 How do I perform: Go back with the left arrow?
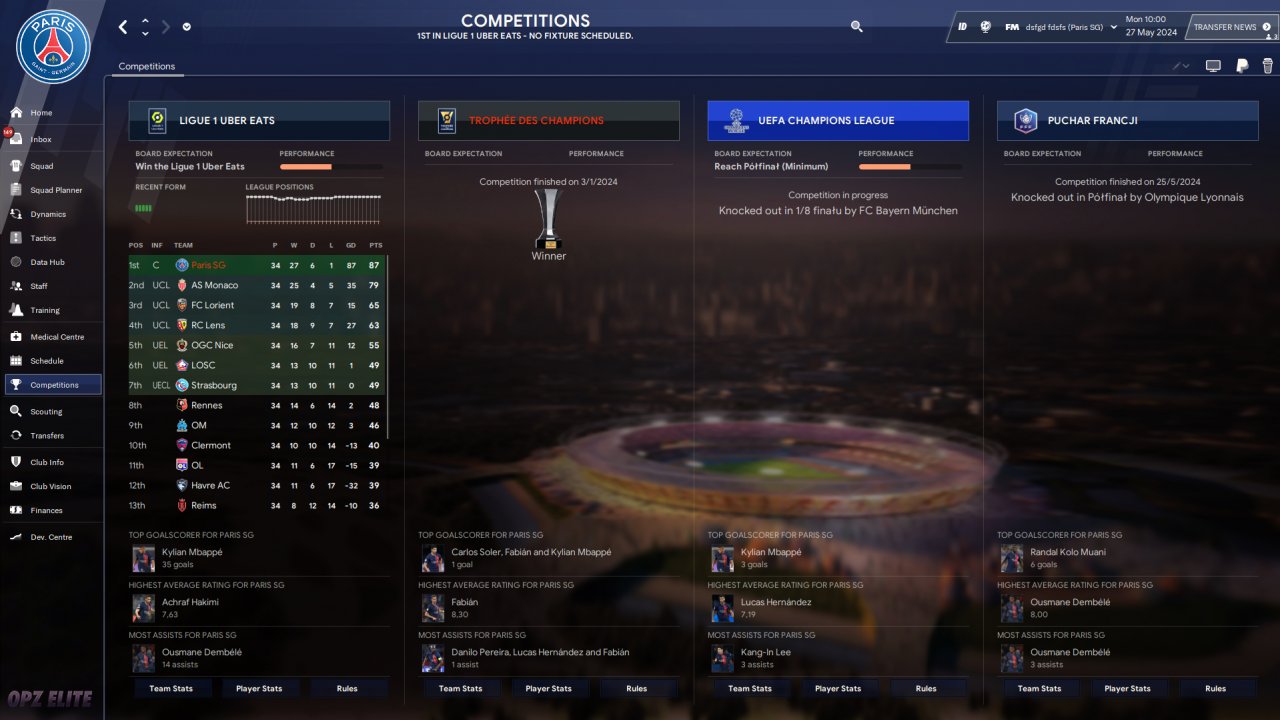coord(123,27)
